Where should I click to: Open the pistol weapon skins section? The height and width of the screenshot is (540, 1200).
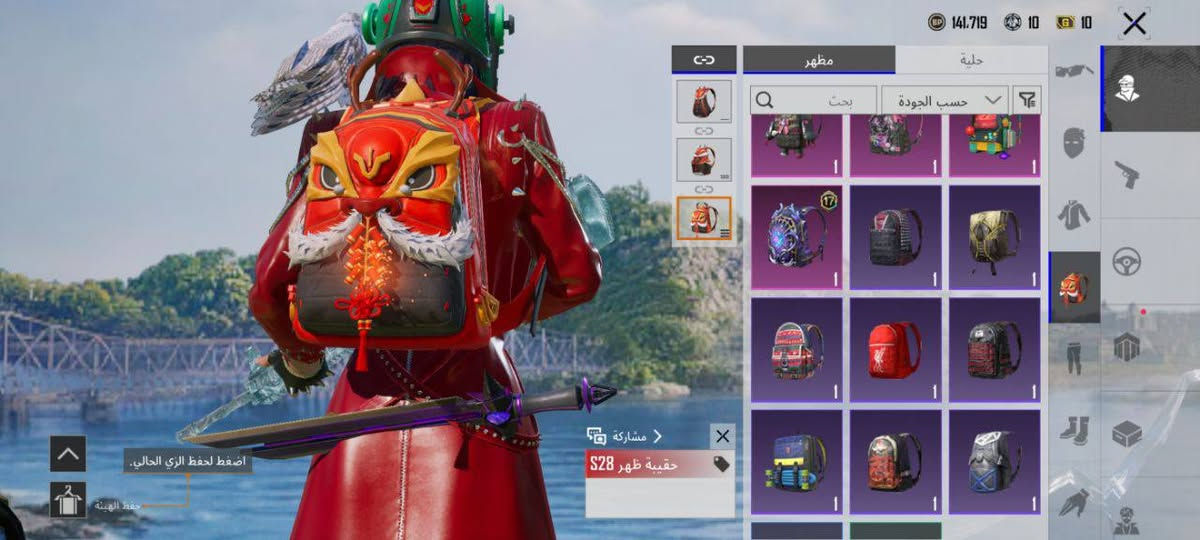coord(1127,175)
